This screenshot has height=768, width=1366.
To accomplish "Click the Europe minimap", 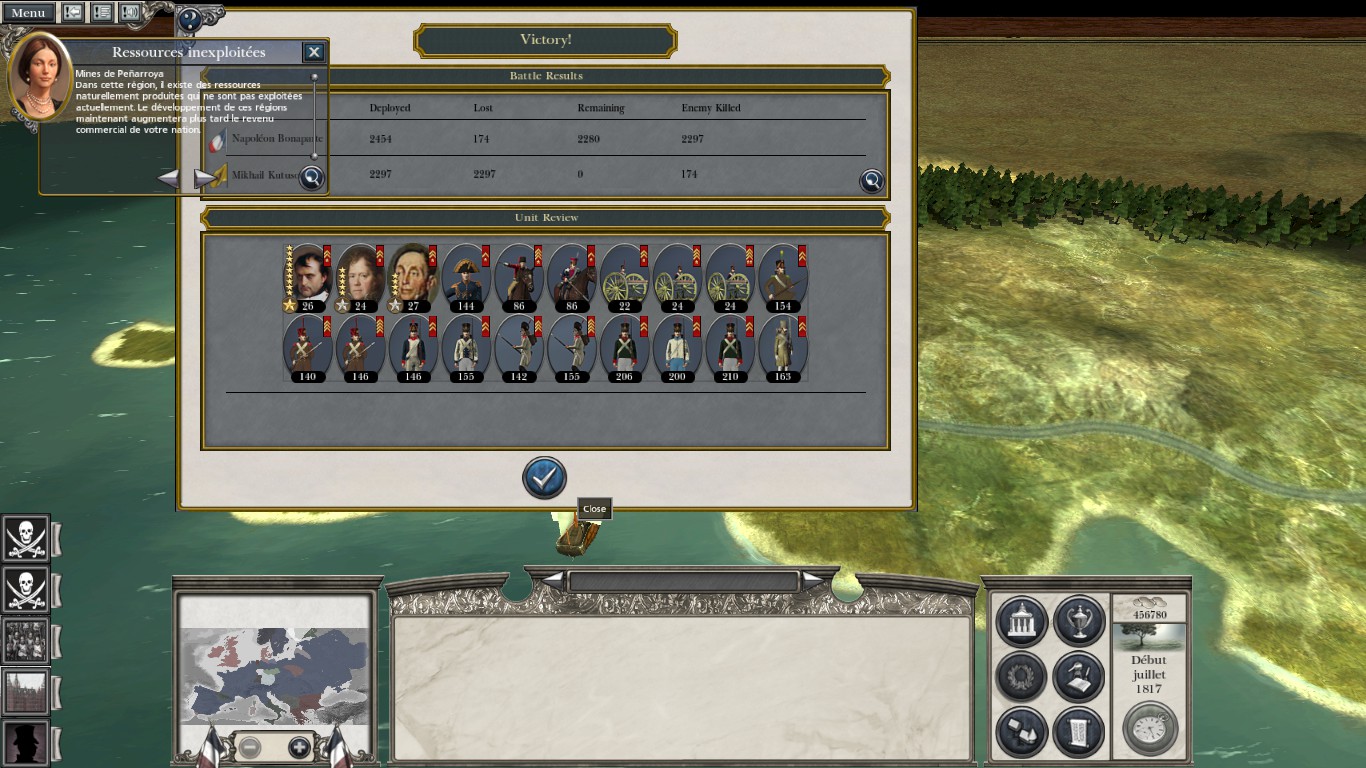I will point(273,675).
